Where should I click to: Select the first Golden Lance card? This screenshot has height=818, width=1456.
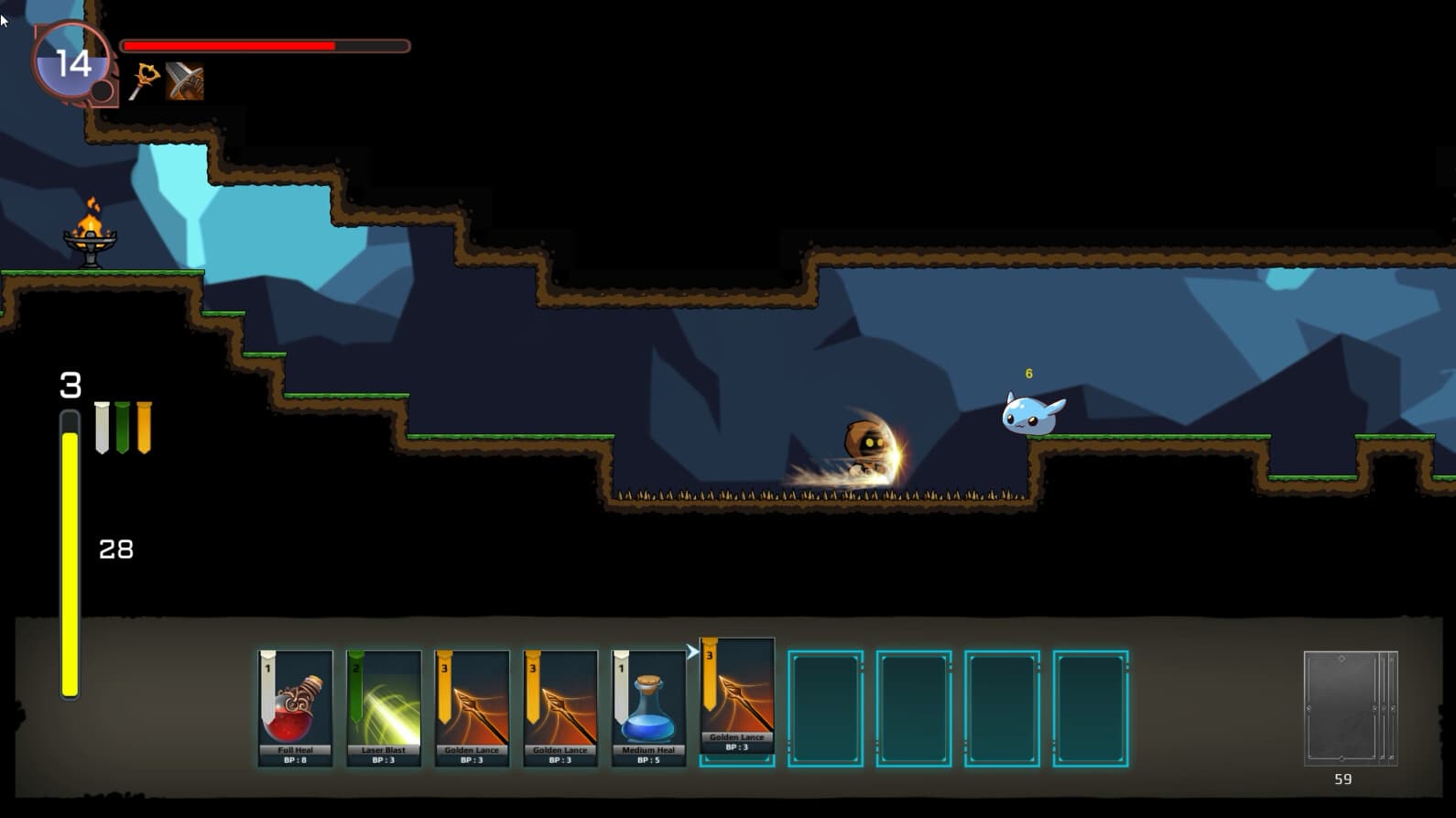click(471, 705)
